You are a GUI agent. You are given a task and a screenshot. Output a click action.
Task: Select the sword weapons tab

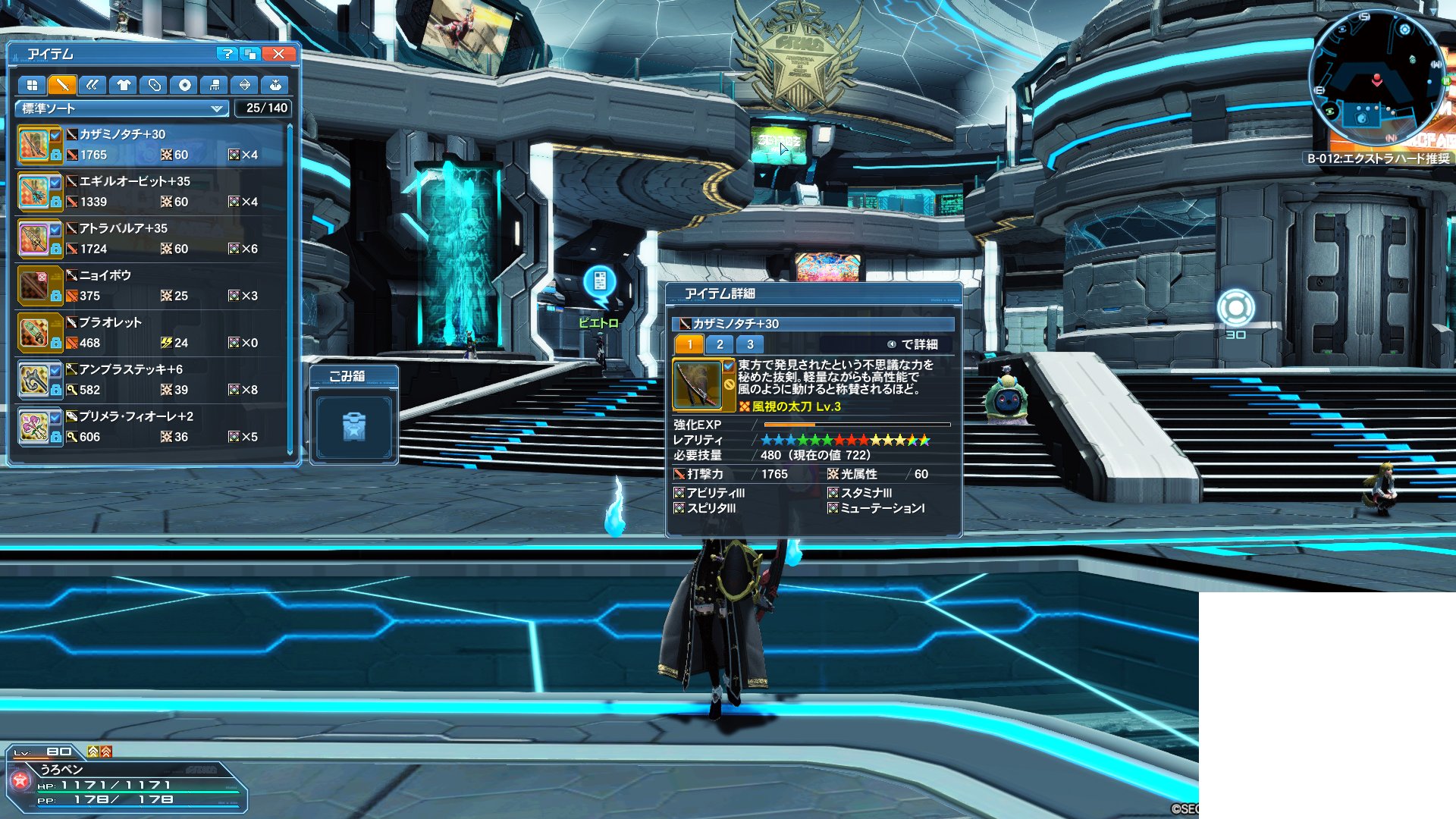tap(62, 85)
